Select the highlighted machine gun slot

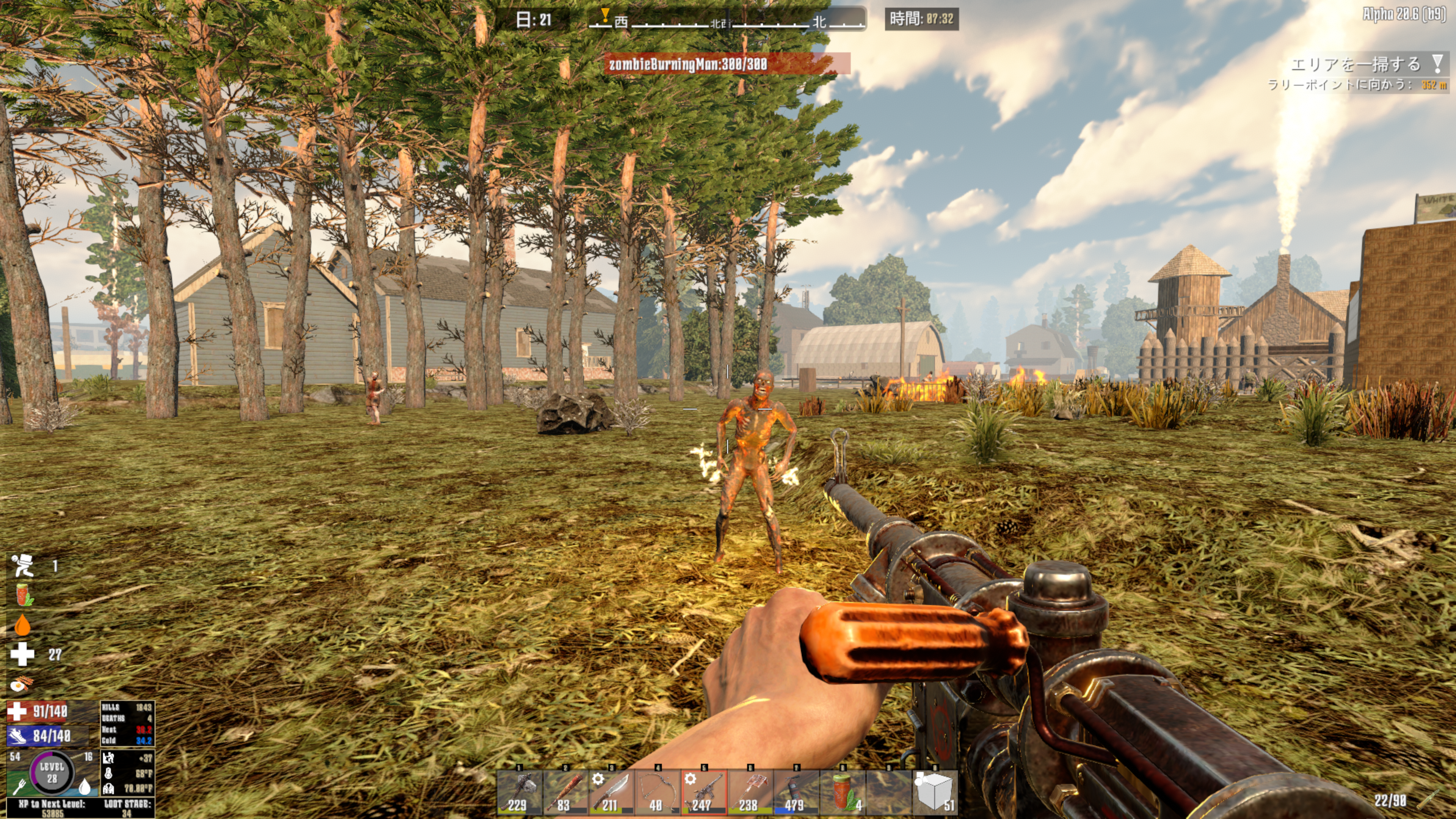(x=704, y=792)
